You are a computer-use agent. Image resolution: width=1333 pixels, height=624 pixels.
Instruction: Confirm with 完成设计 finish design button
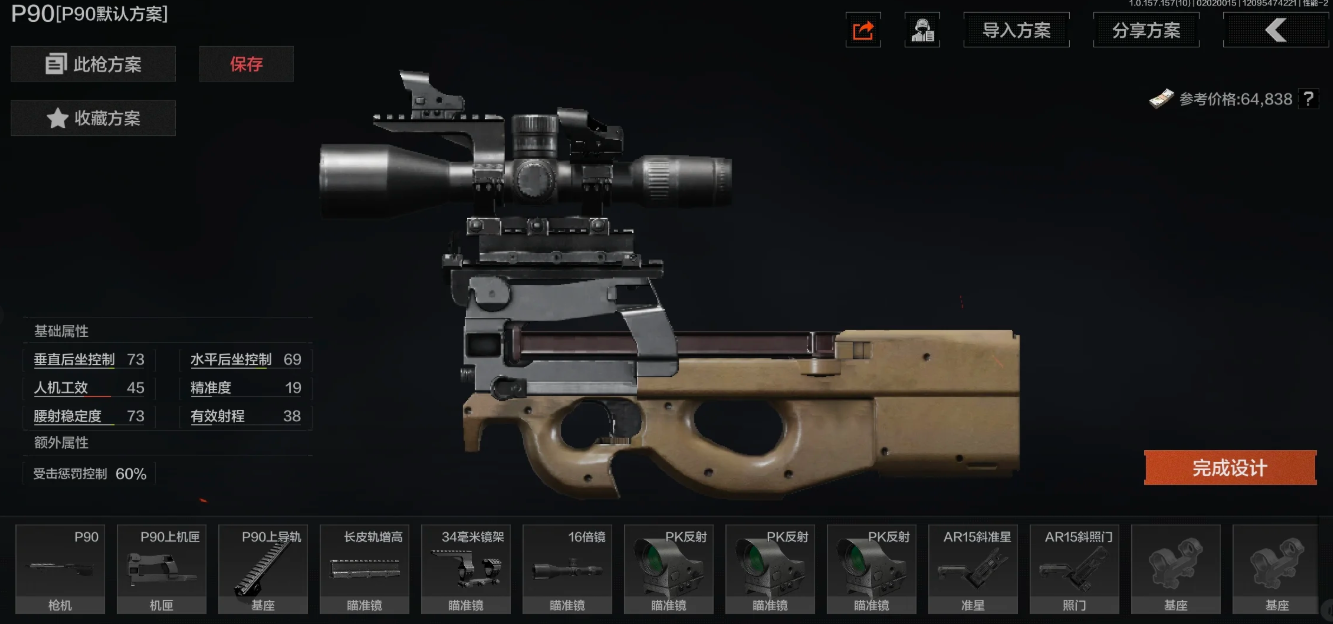click(x=1229, y=468)
